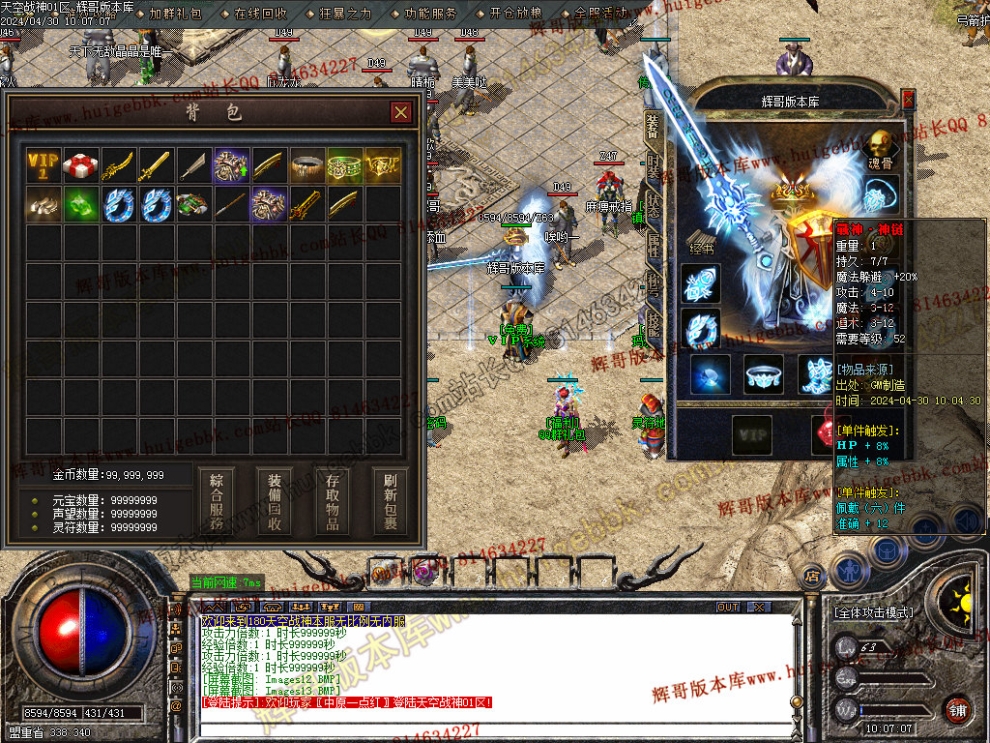The height and width of the screenshot is (743, 990).
Task: Open the round red 铺 shop button
Action: coord(958,709)
